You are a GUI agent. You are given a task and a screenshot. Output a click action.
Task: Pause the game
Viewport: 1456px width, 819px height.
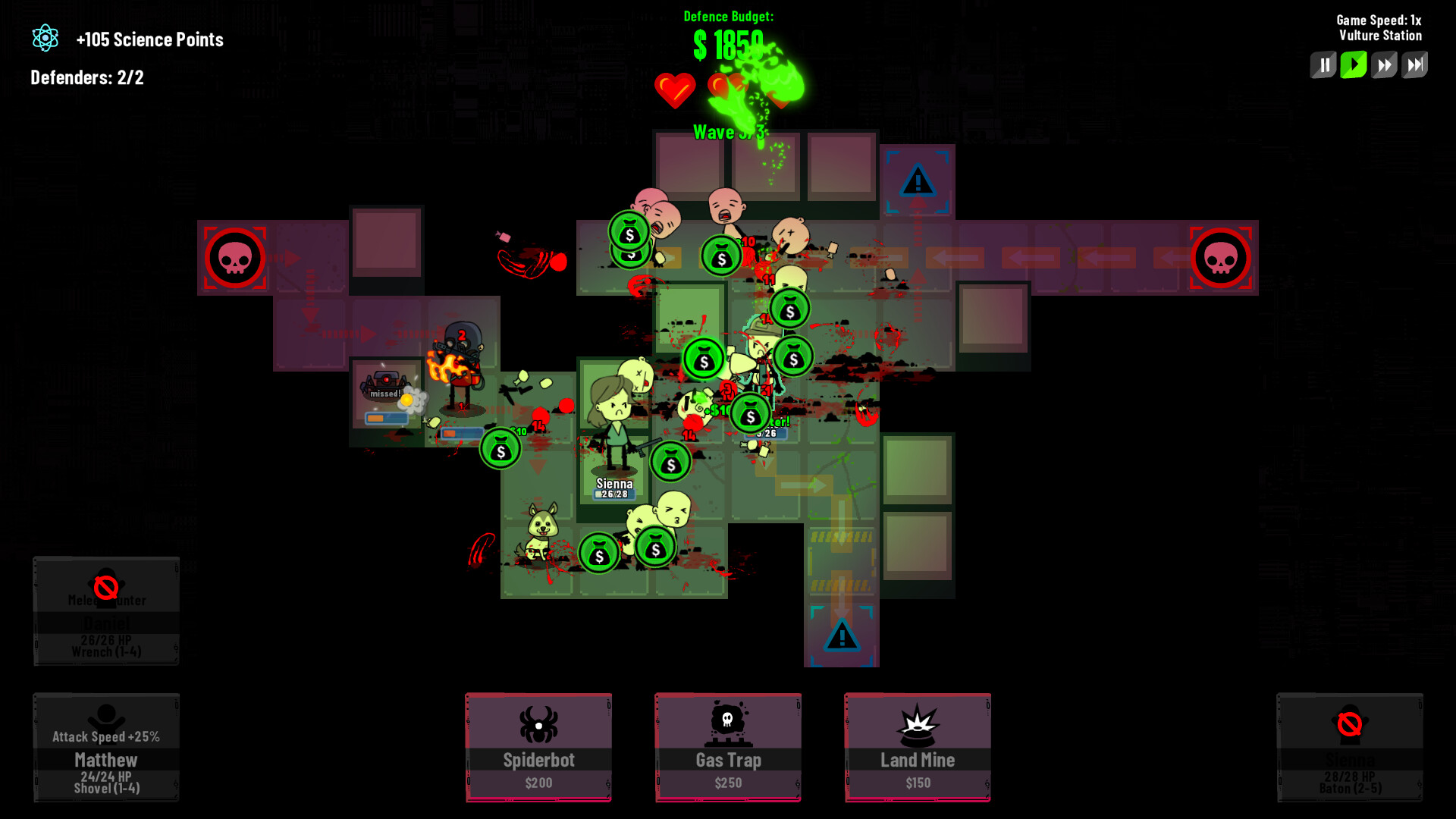[x=1323, y=64]
